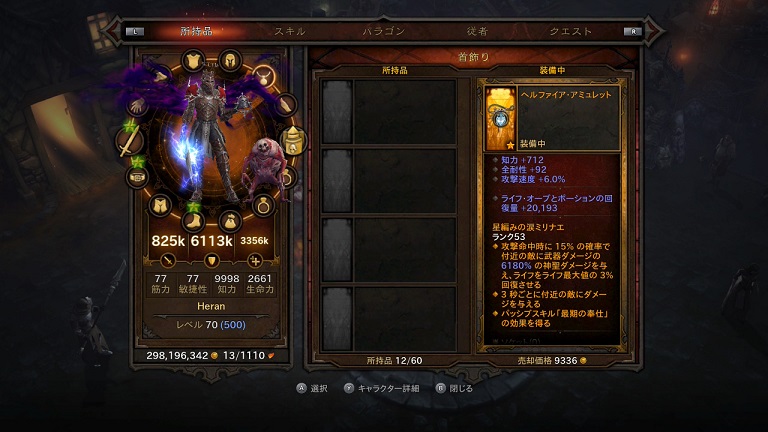Click the pouch icon in the equipment wheel
Screen dimensions: 768x432
pos(229,218)
